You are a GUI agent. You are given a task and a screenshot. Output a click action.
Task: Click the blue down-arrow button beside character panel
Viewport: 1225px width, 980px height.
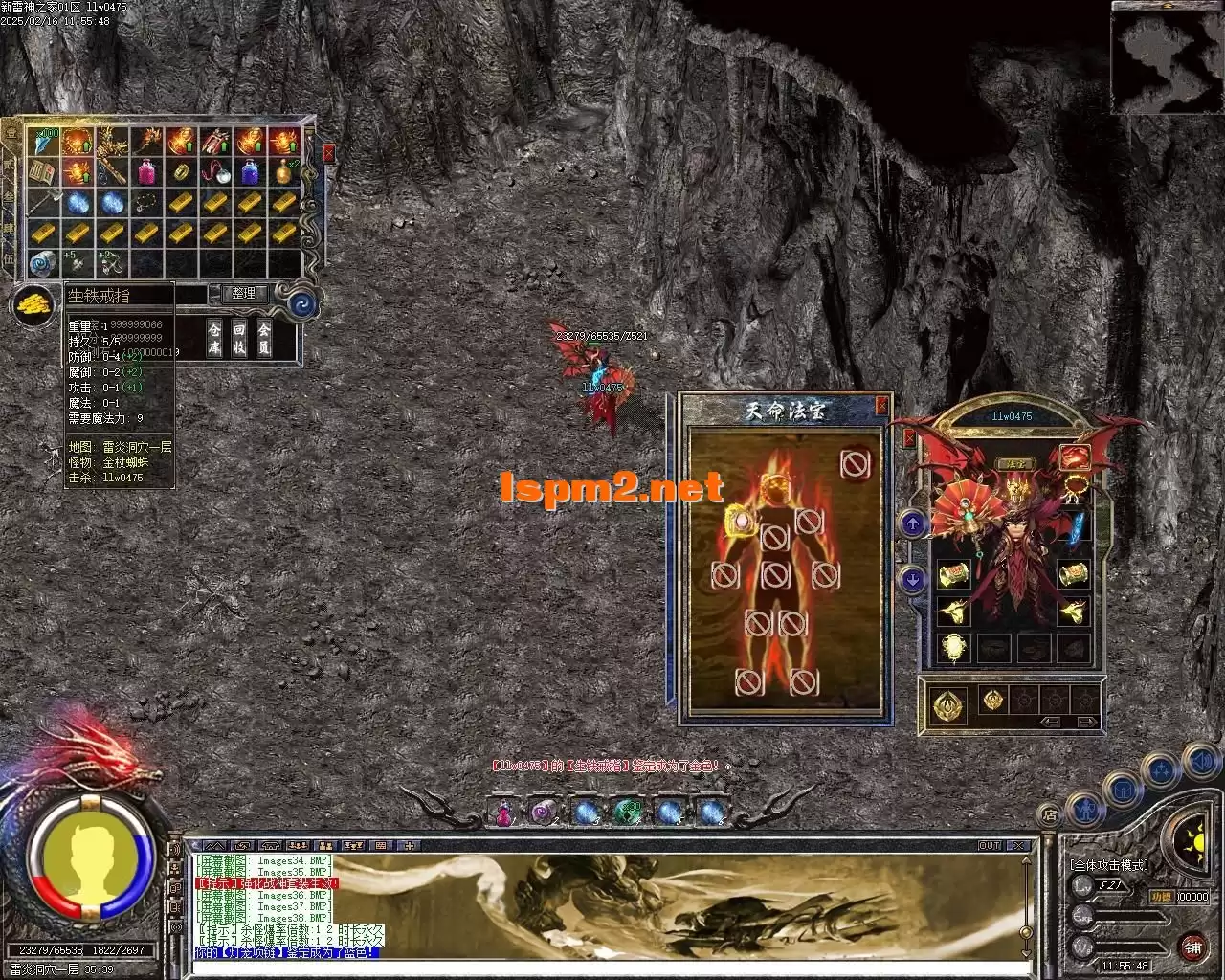pyautogui.click(x=912, y=578)
